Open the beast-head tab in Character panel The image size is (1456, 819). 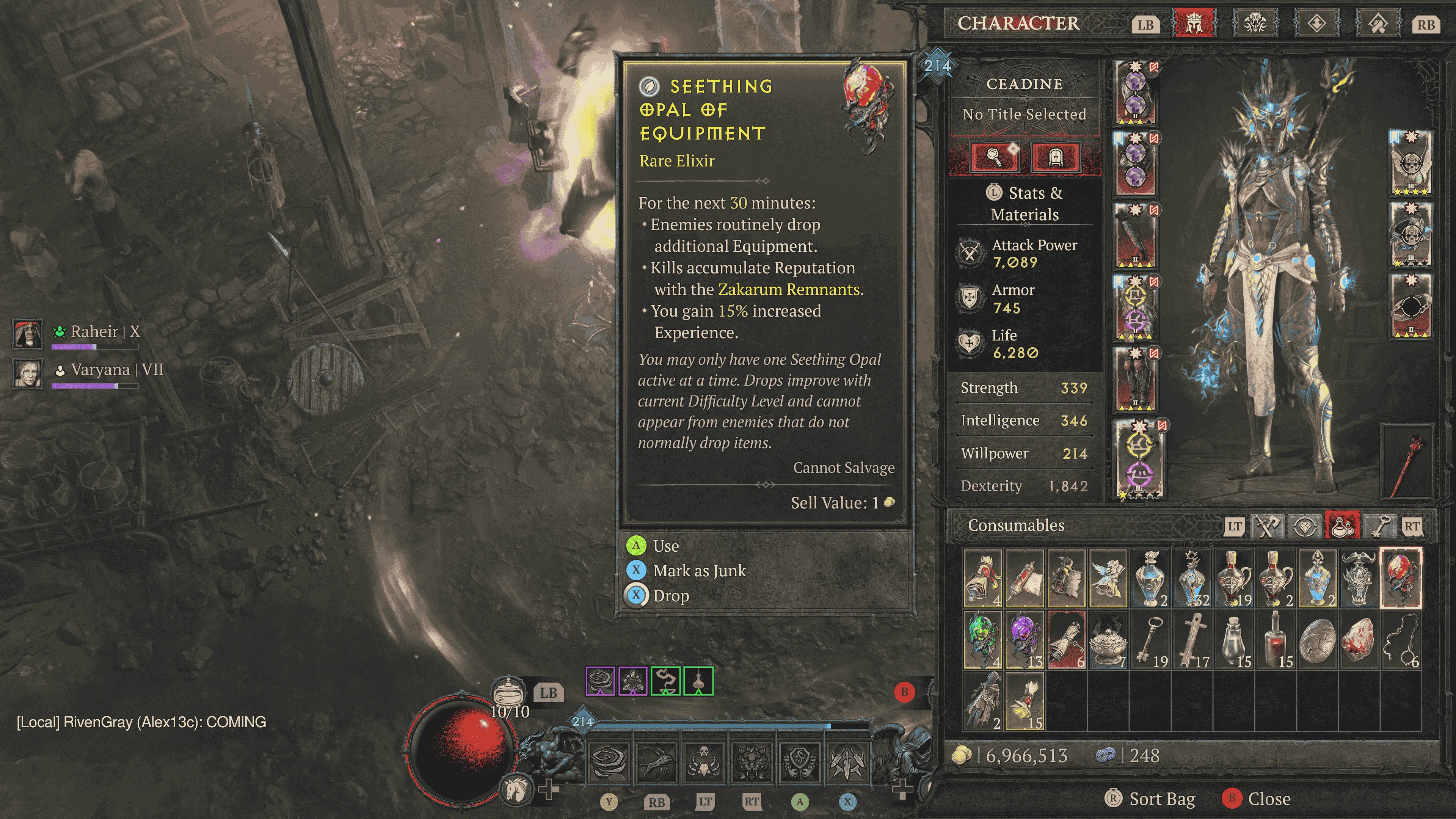pos(1255,24)
